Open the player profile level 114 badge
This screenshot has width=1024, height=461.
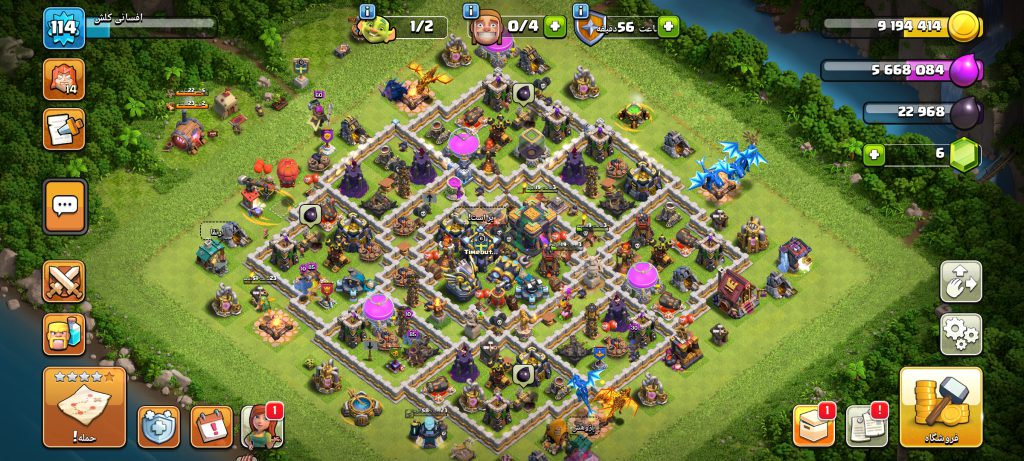(x=61, y=27)
